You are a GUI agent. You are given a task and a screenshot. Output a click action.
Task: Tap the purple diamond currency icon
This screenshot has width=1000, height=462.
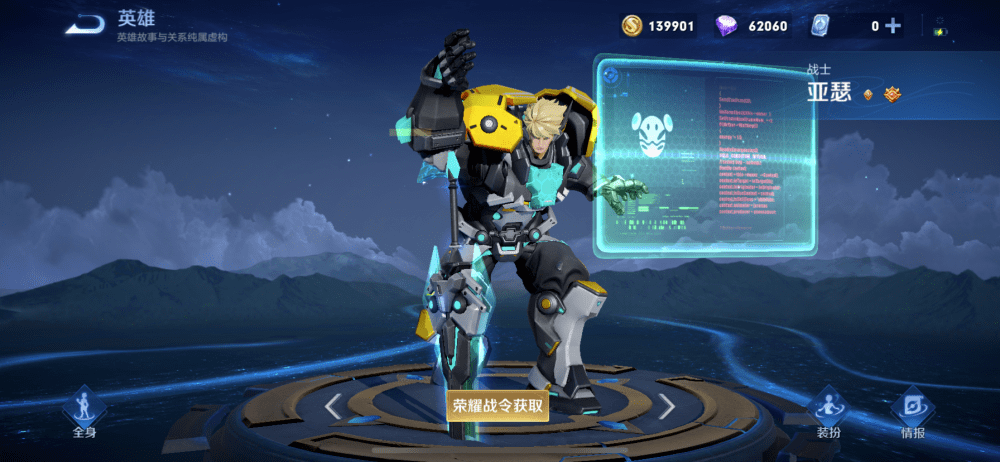[727, 26]
